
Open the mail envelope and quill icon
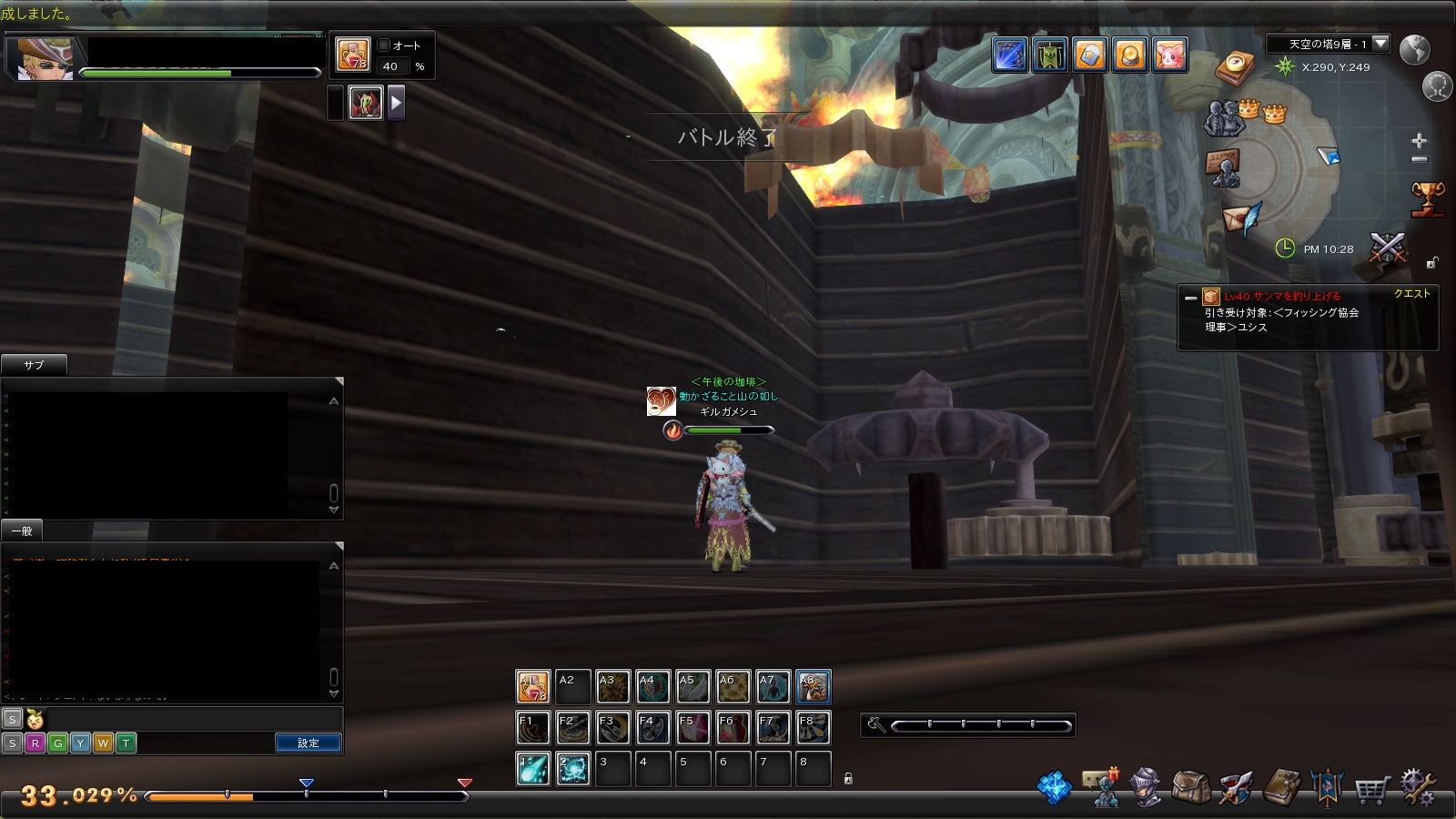tap(1242, 219)
